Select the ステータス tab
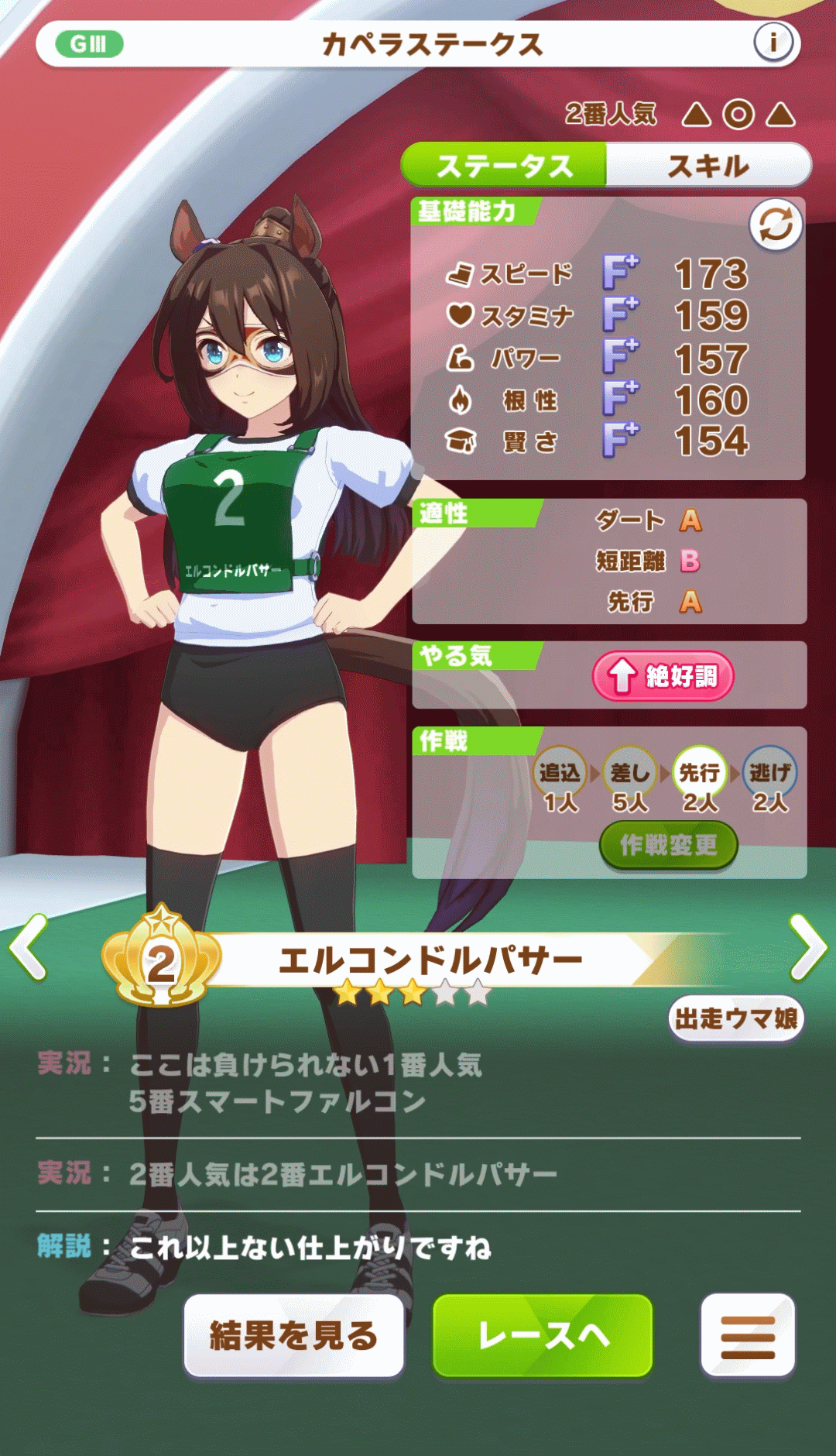This screenshot has height=1456, width=836. click(x=504, y=166)
